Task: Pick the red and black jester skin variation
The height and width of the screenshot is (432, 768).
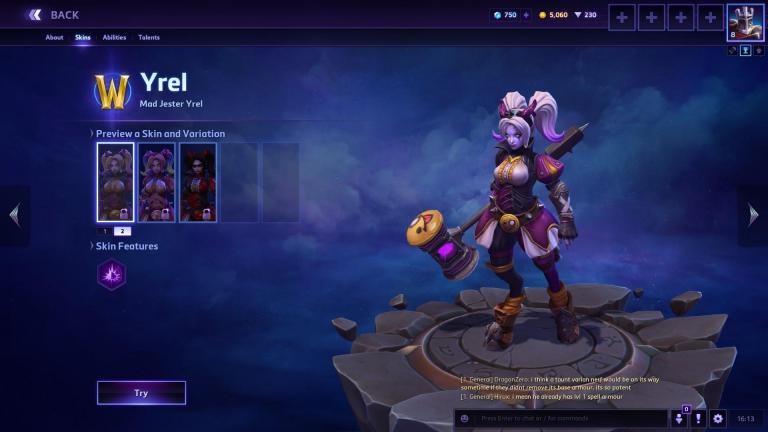Action: click(x=198, y=182)
